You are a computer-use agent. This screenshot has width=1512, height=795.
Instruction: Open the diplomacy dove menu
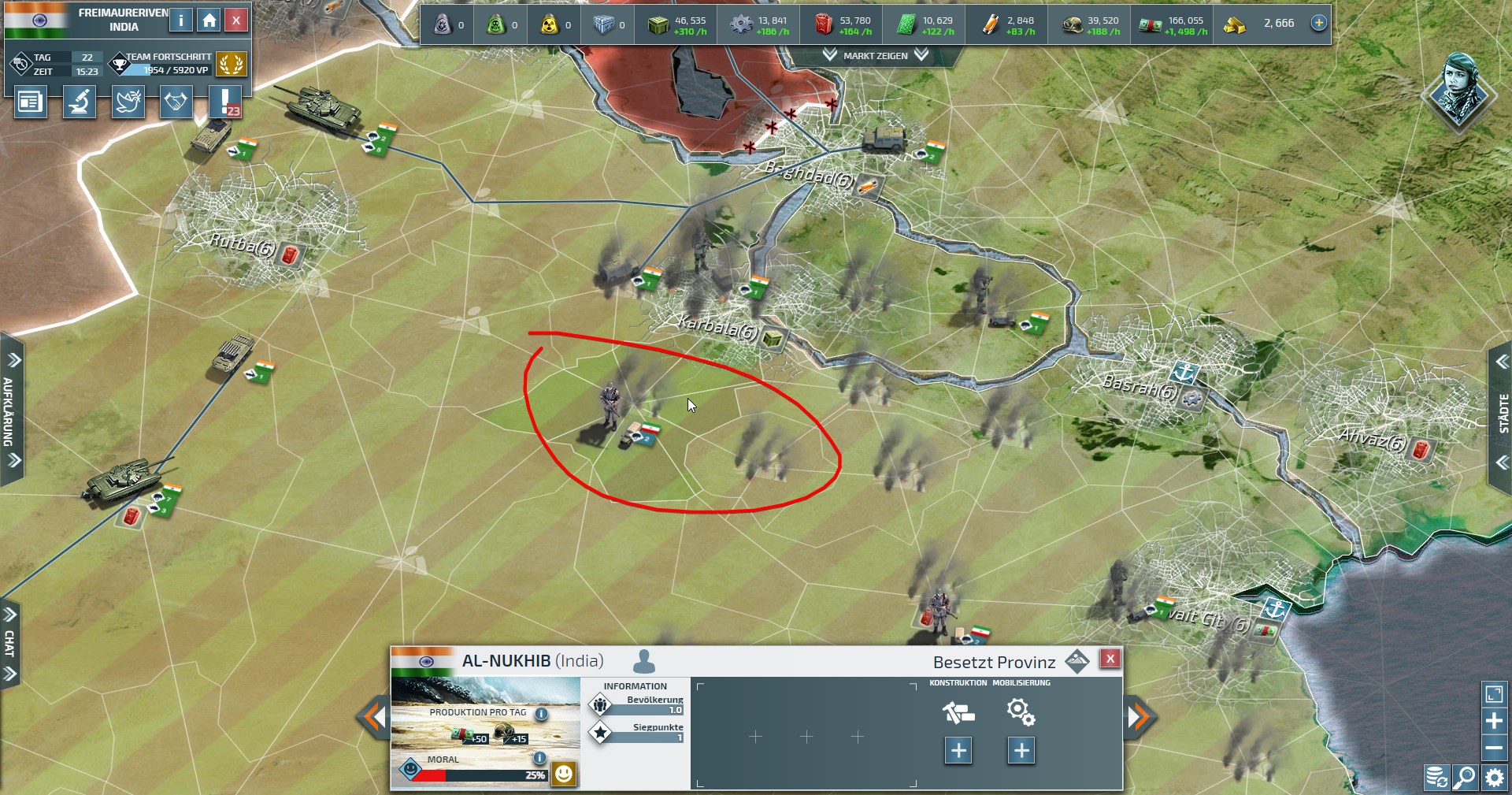pos(128,102)
